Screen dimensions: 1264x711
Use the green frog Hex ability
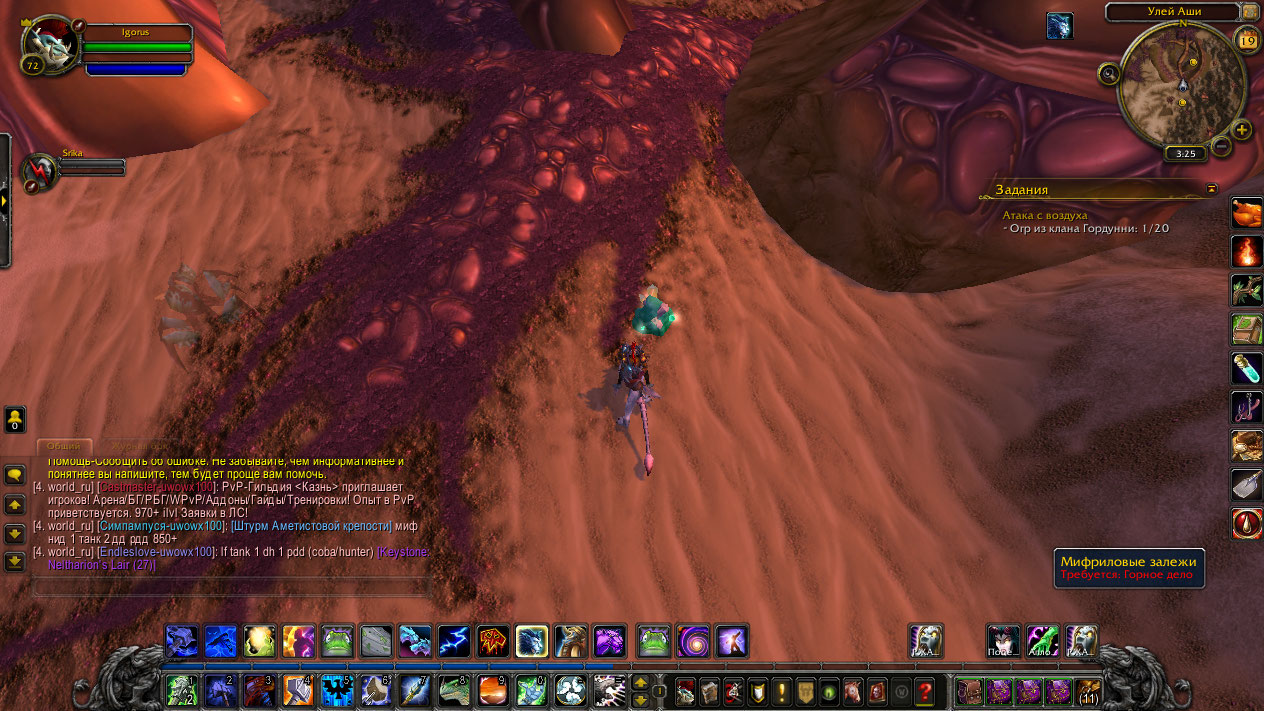337,641
